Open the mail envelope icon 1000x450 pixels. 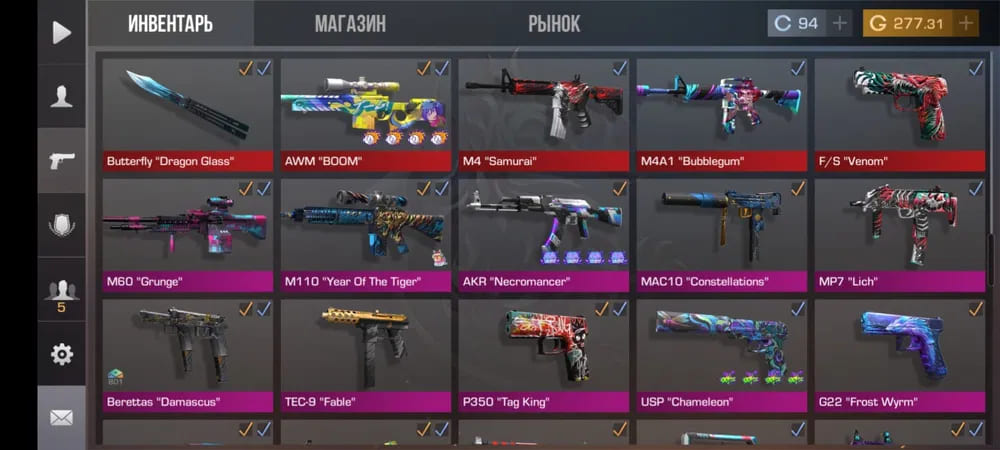[x=62, y=416]
